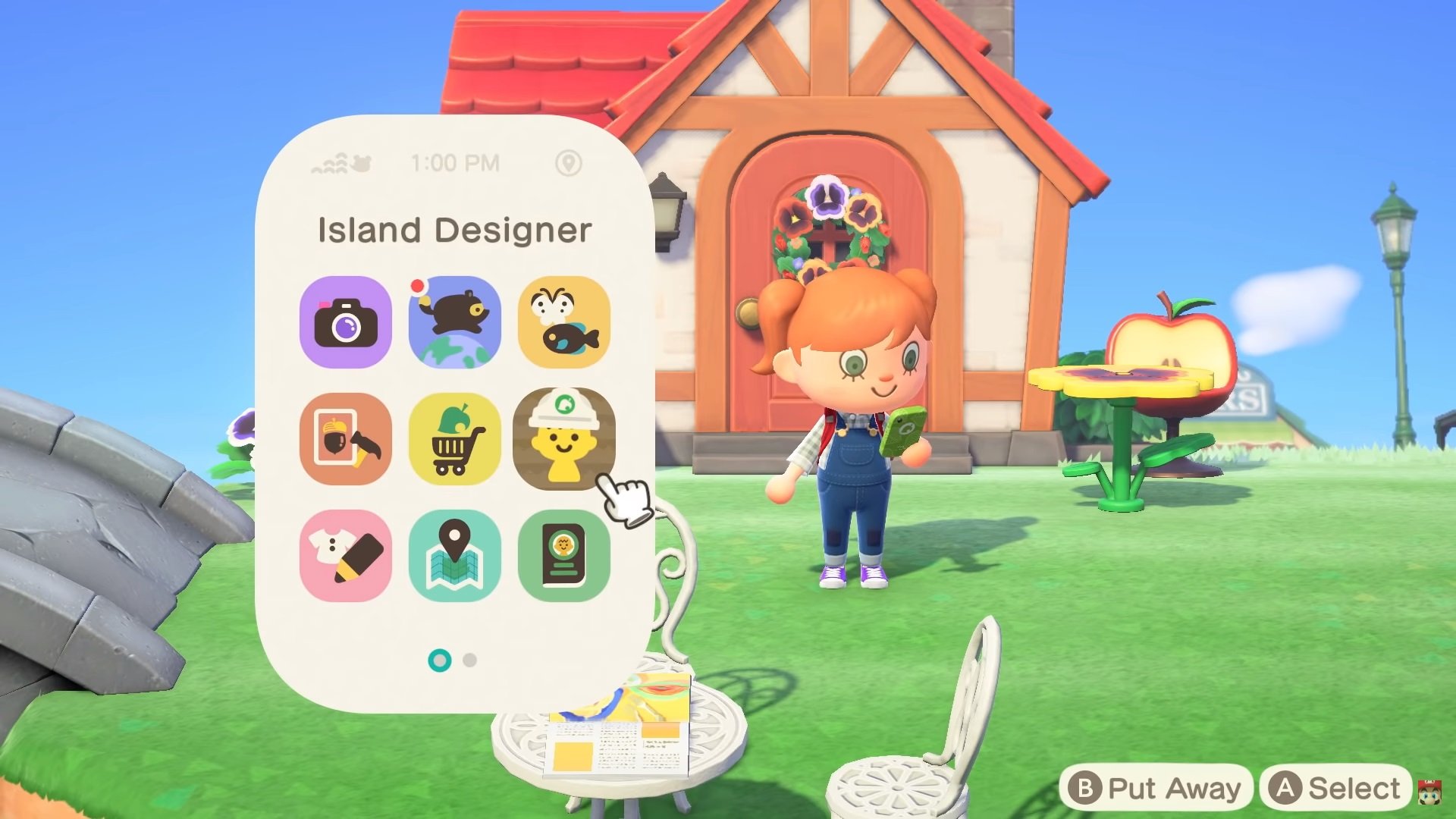Click the active first page dot
This screenshot has width=1456, height=819.
[438, 661]
